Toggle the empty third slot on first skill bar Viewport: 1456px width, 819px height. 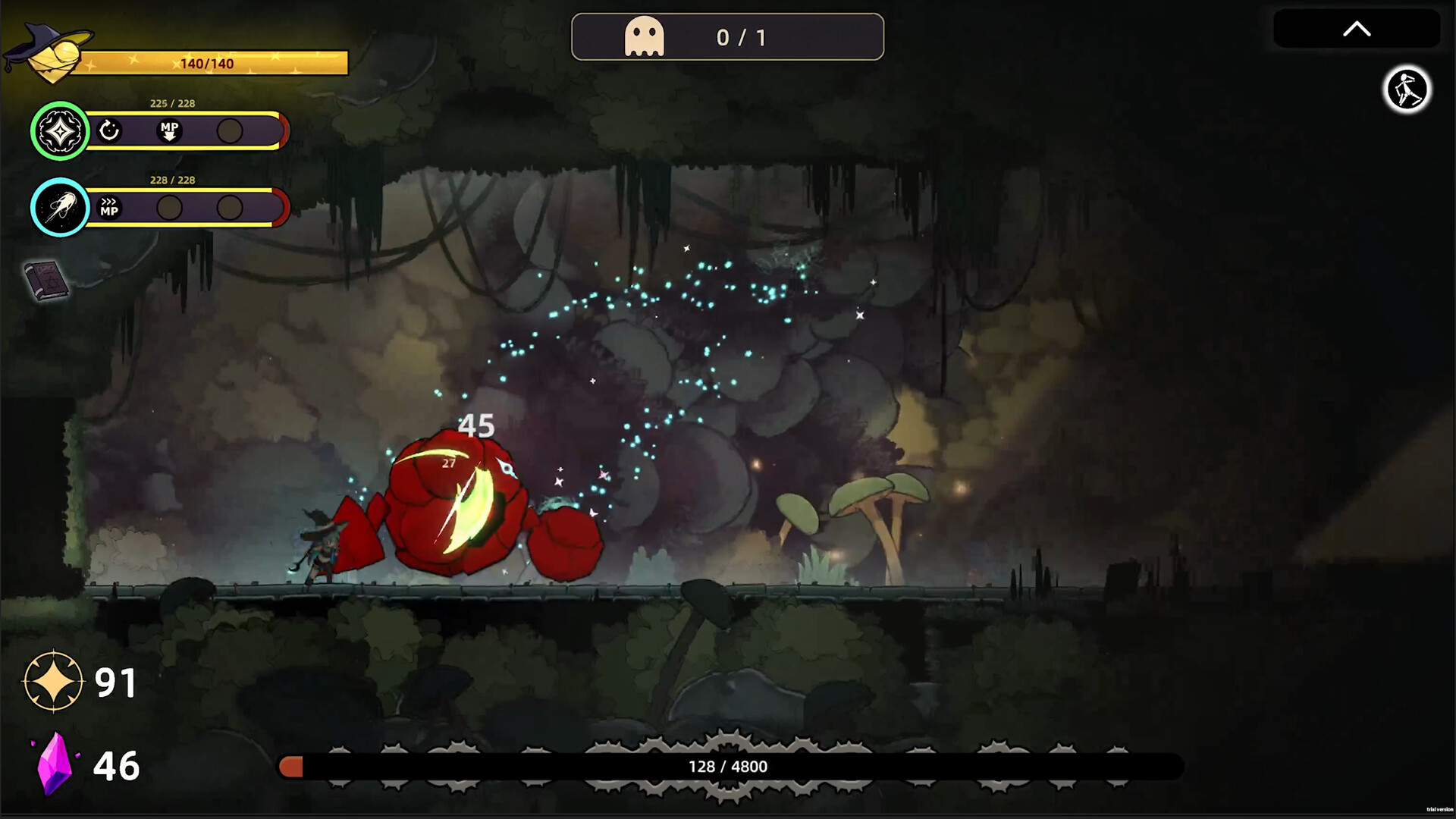coord(228,130)
